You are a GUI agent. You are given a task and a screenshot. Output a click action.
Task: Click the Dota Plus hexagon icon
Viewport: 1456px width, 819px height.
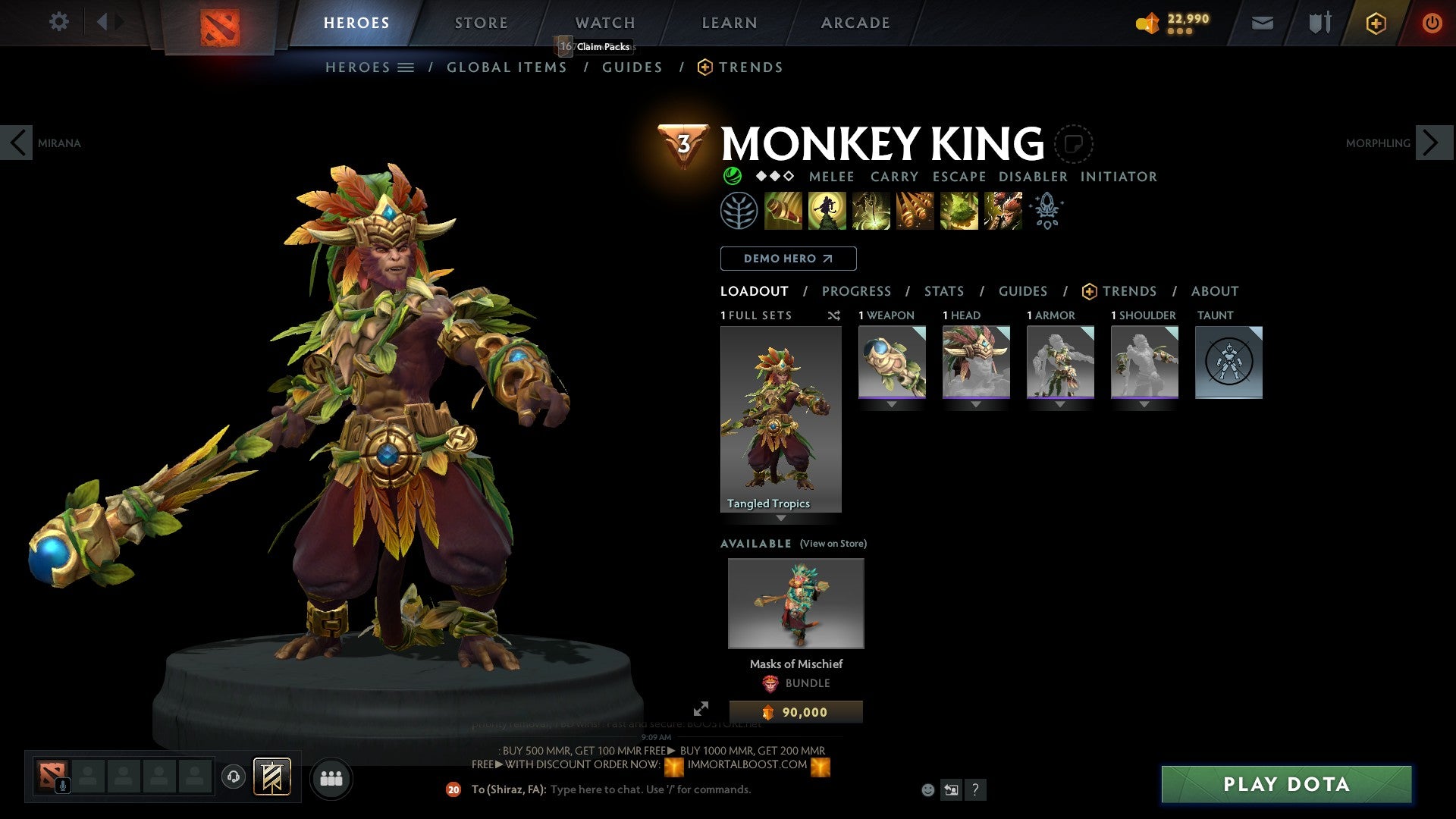click(1375, 24)
